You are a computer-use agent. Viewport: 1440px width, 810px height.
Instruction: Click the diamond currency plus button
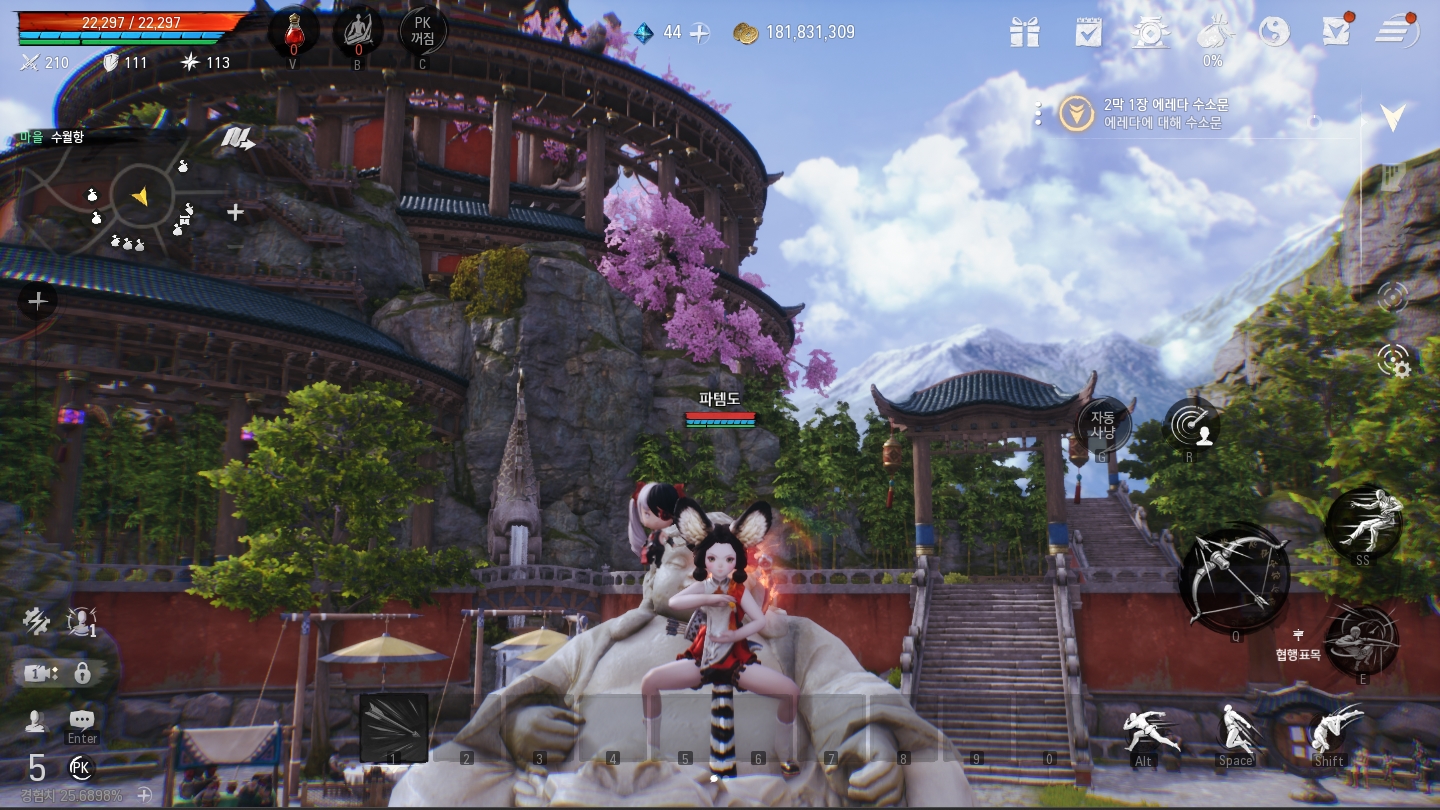click(700, 32)
